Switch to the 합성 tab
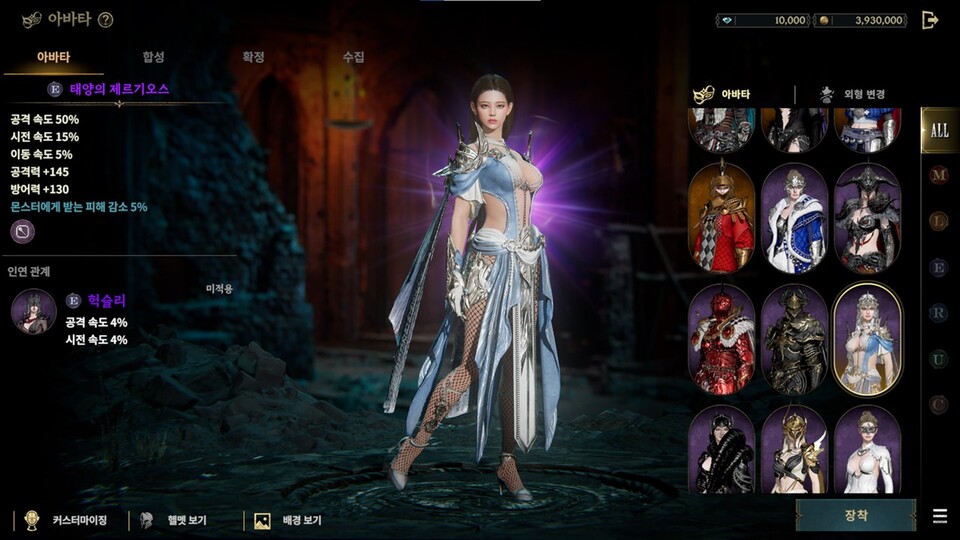This screenshot has width=960, height=540. (153, 58)
